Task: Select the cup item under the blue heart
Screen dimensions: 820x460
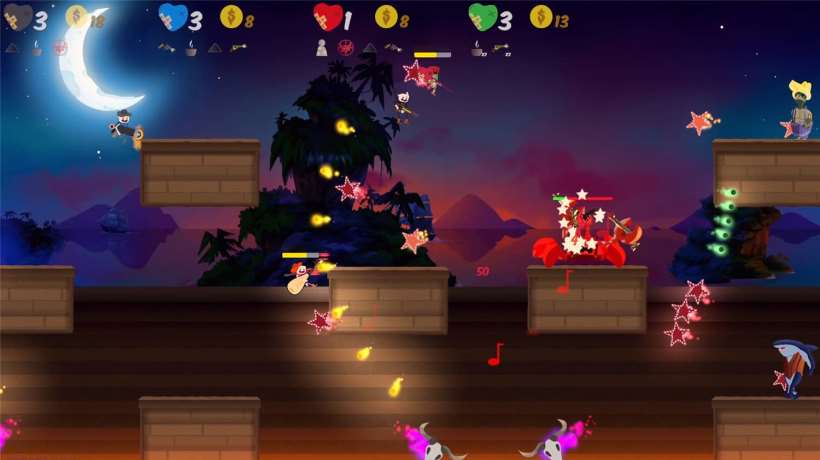Action: coord(190,47)
